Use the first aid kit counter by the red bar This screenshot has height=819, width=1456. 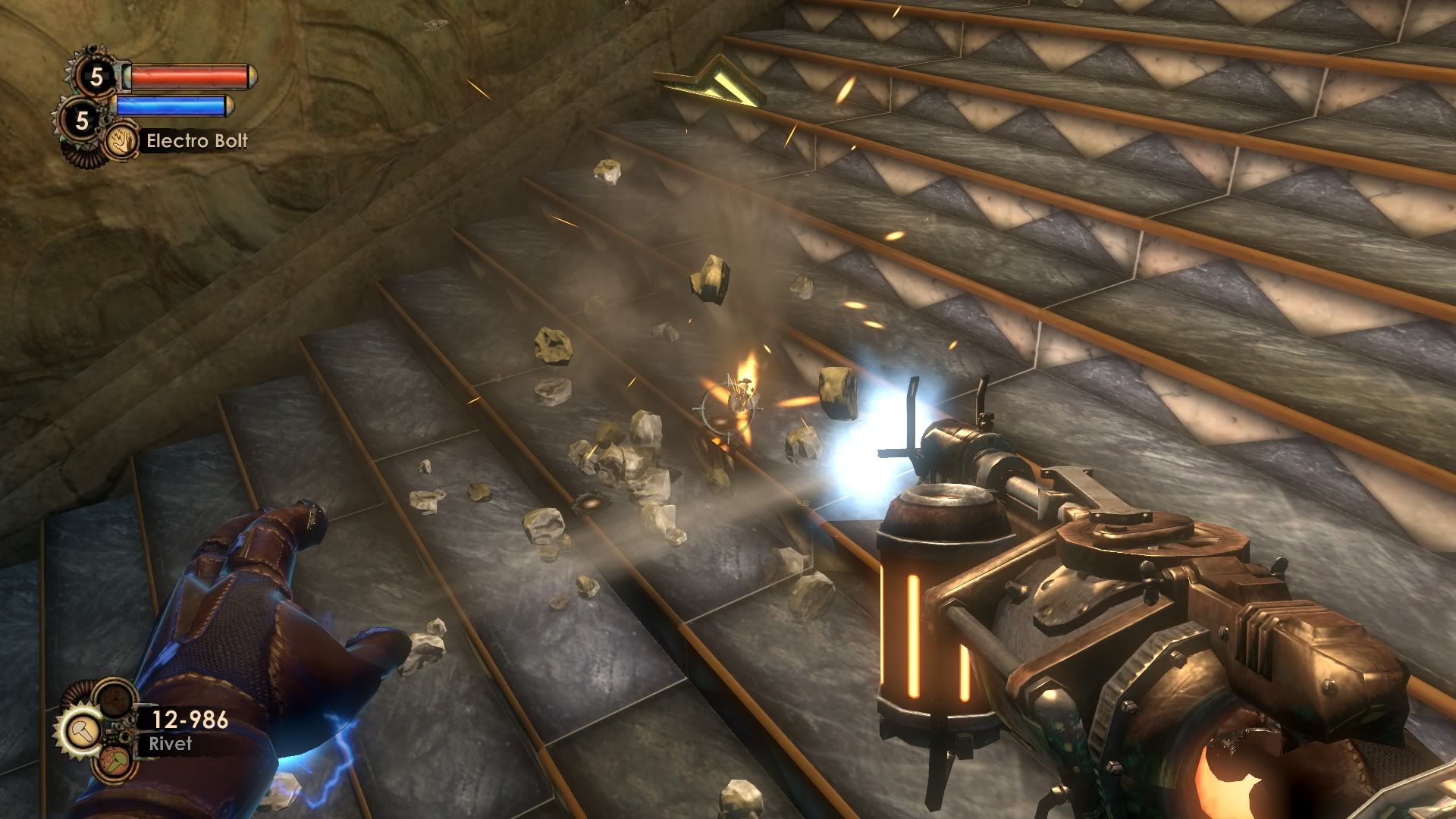click(96, 76)
